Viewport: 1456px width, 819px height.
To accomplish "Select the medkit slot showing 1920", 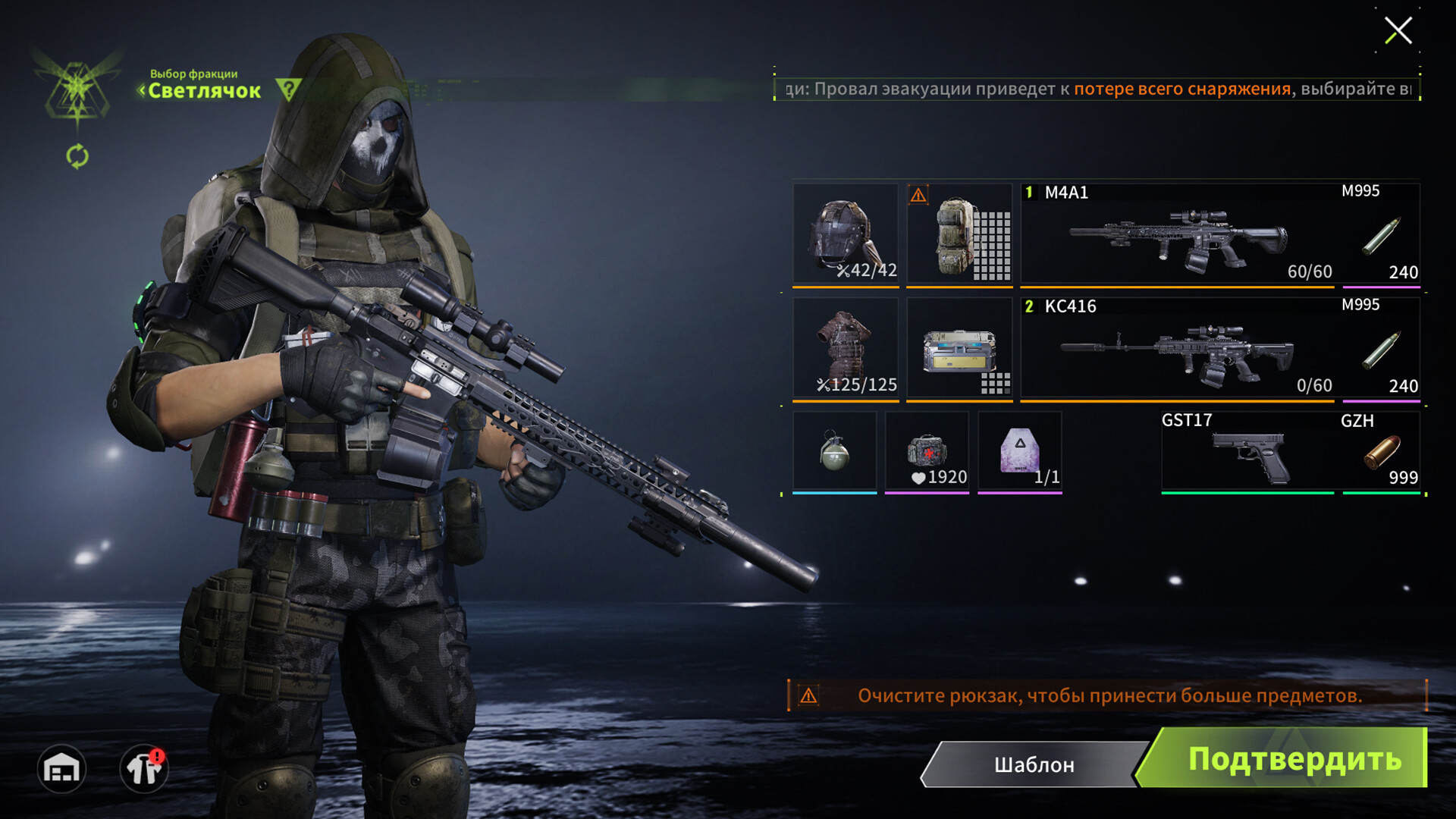I will point(927,452).
